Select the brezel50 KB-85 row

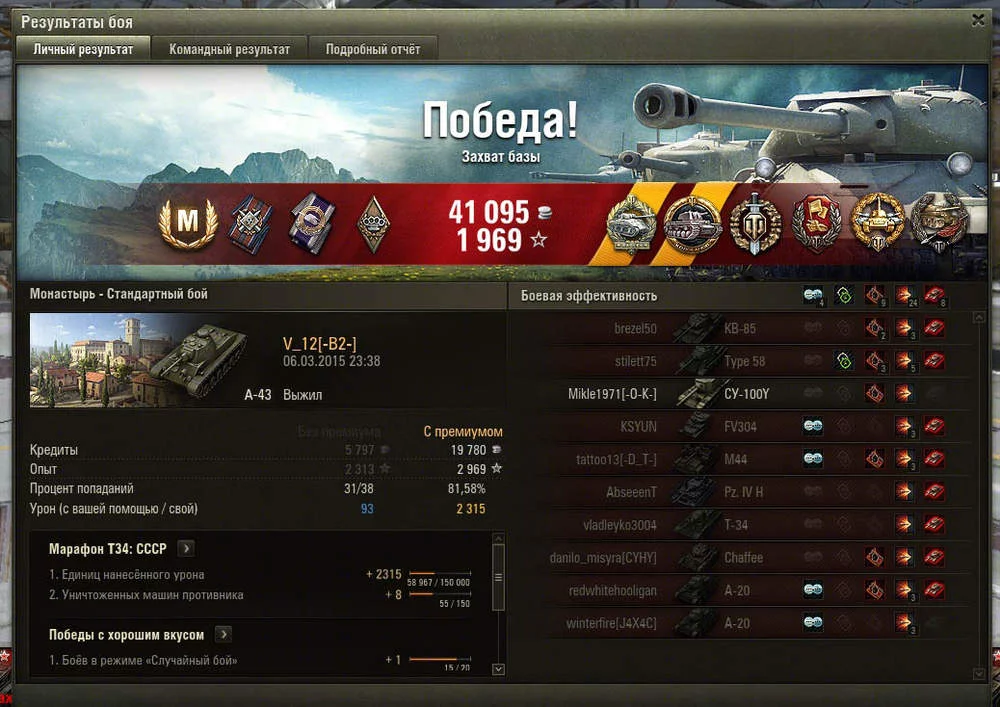(x=740, y=328)
